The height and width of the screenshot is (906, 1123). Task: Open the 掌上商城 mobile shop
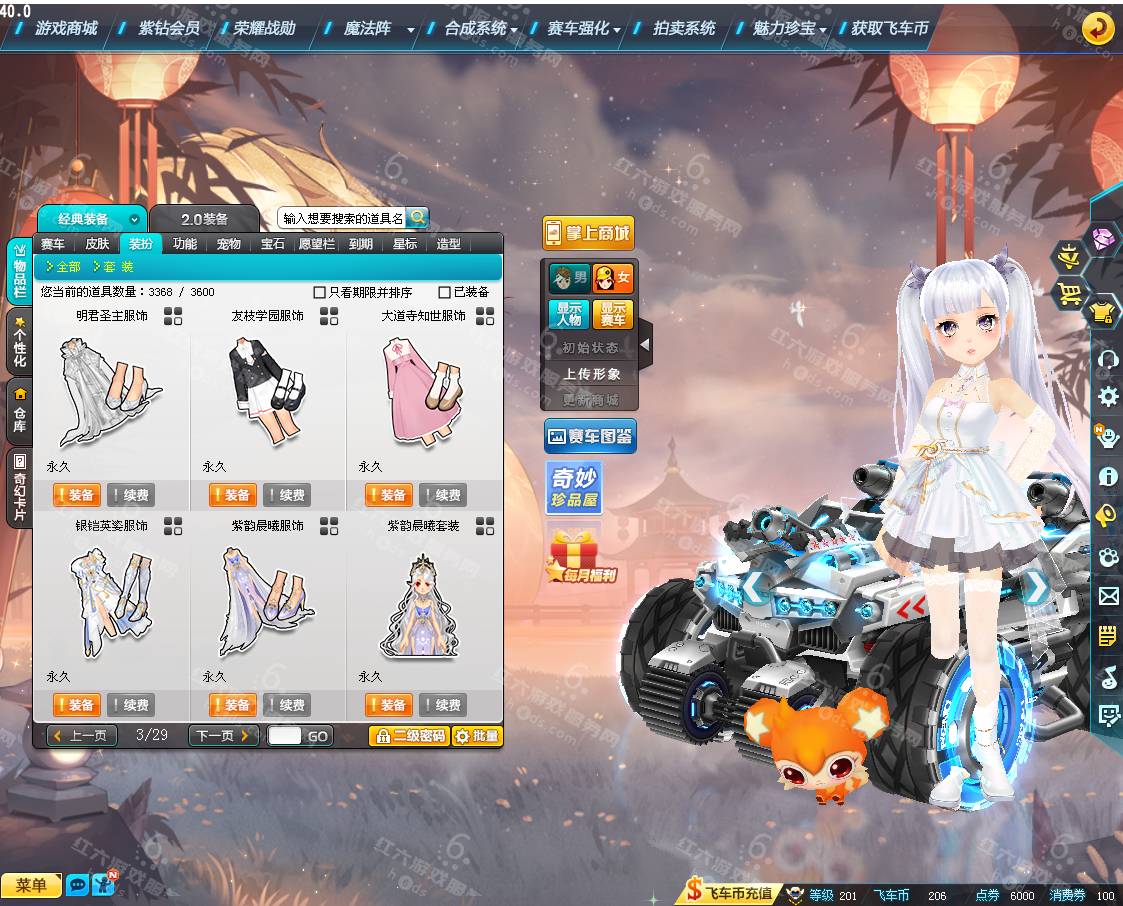(x=588, y=234)
